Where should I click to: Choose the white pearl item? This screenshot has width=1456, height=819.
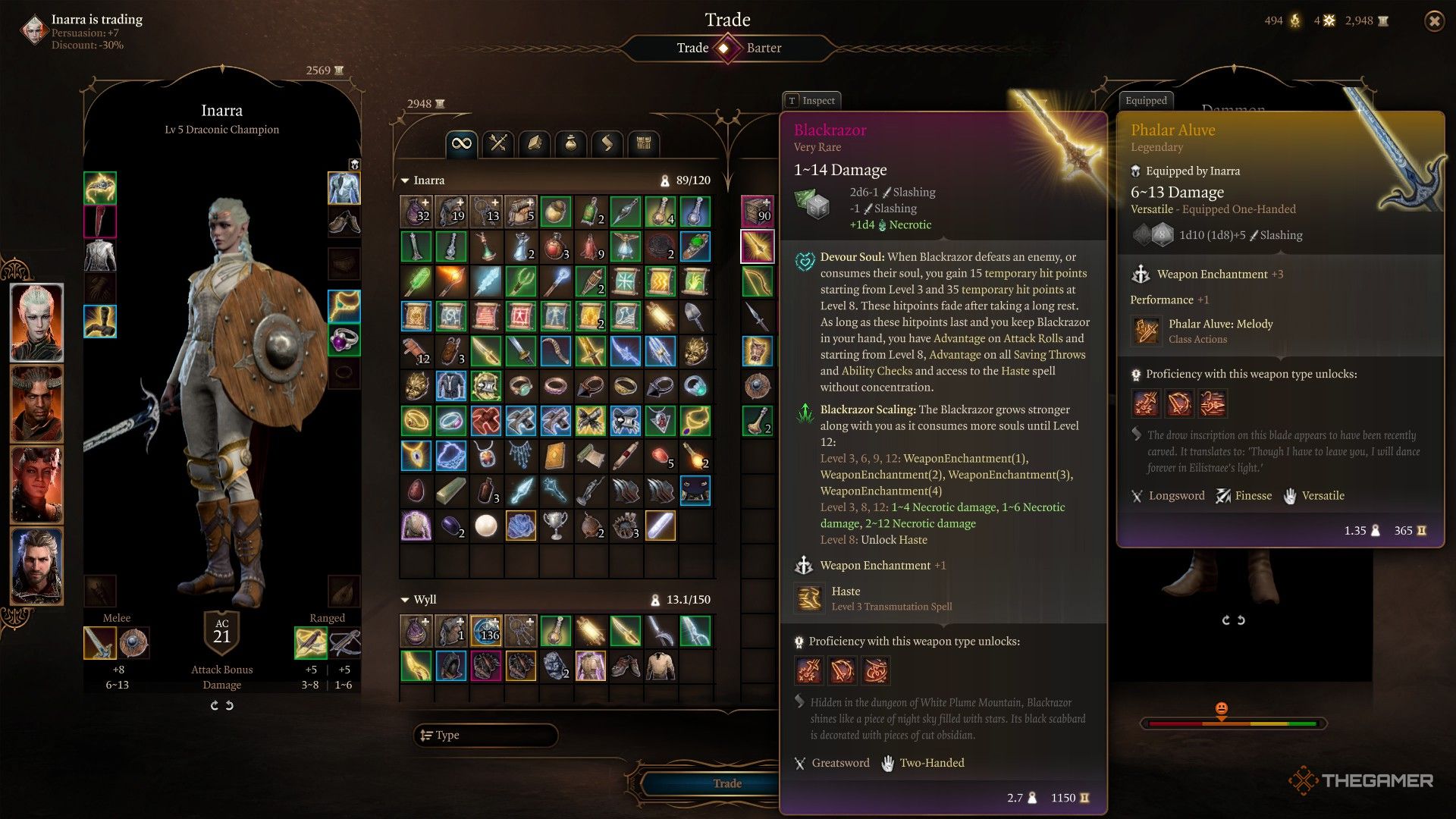[x=485, y=526]
